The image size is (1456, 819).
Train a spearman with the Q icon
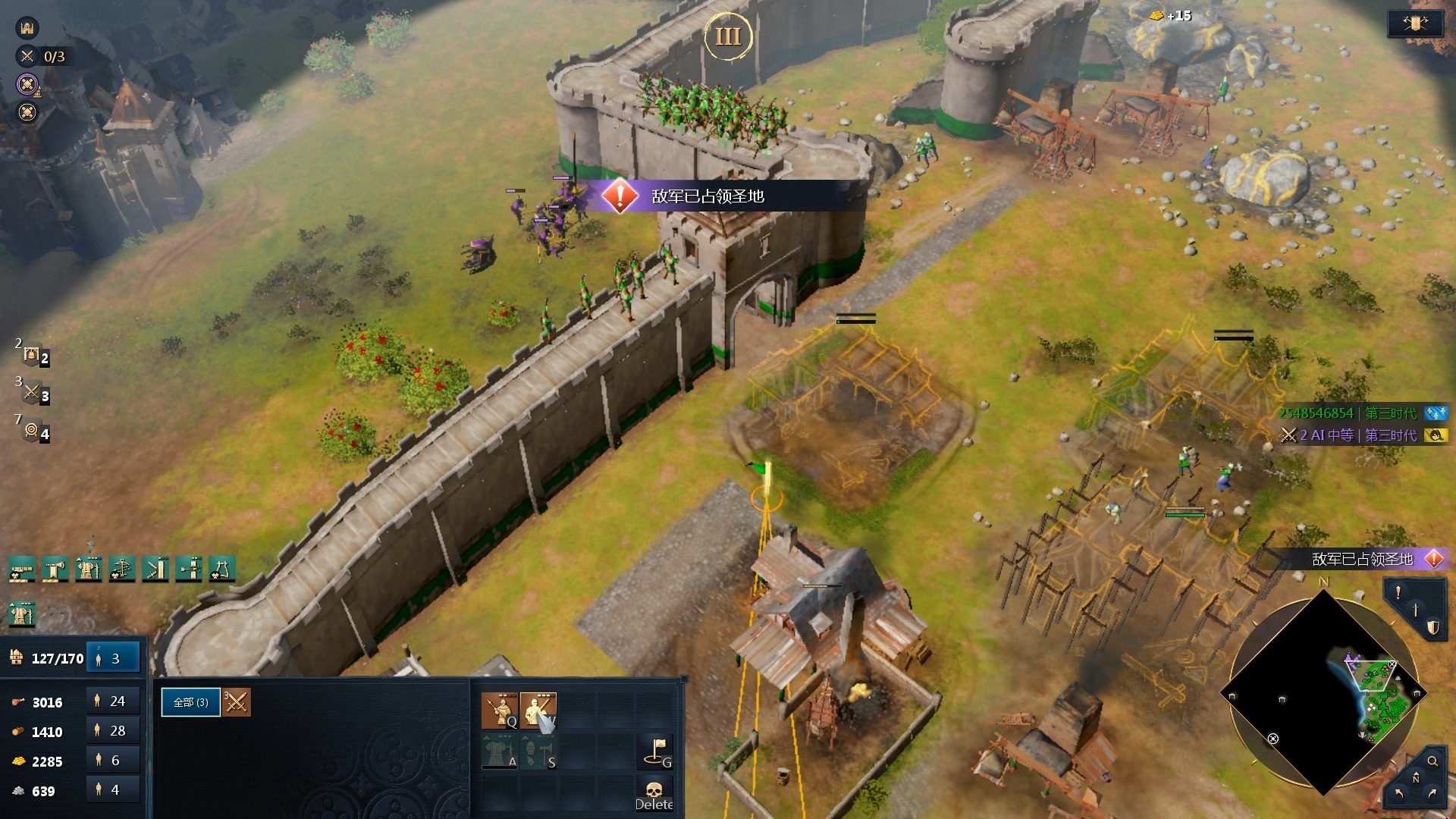tap(500, 710)
